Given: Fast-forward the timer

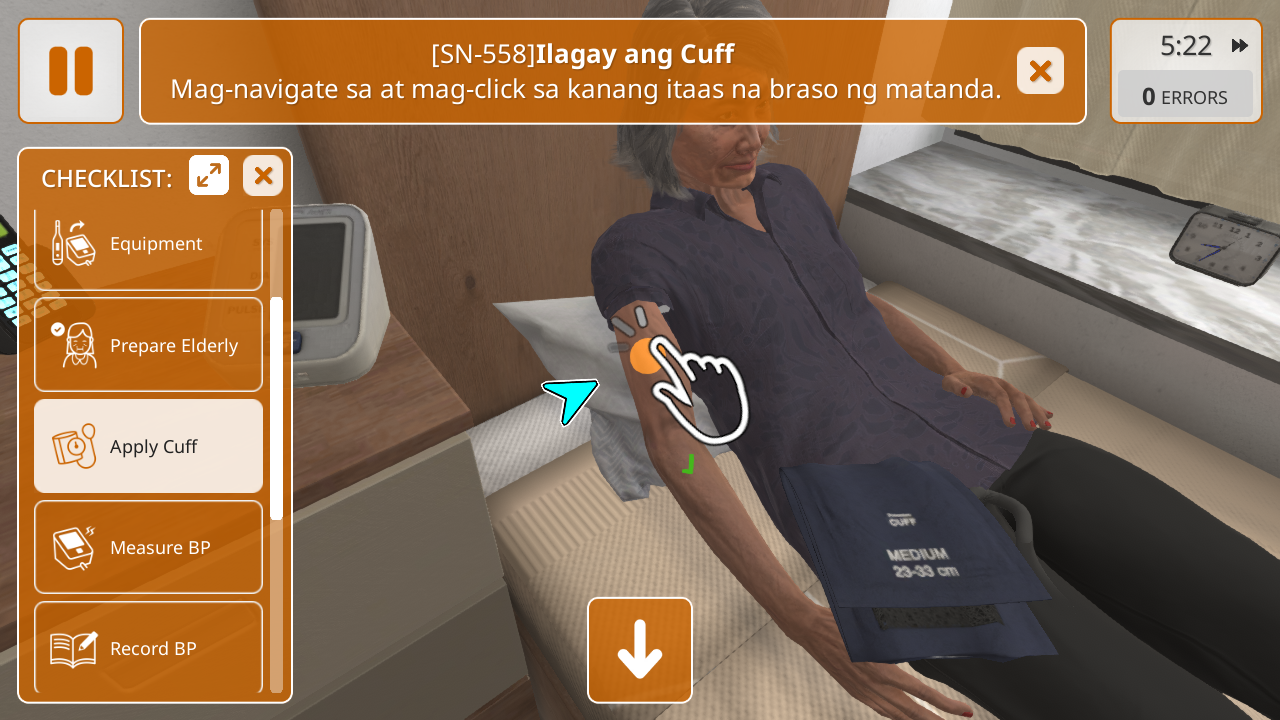Looking at the screenshot, I should (1240, 46).
